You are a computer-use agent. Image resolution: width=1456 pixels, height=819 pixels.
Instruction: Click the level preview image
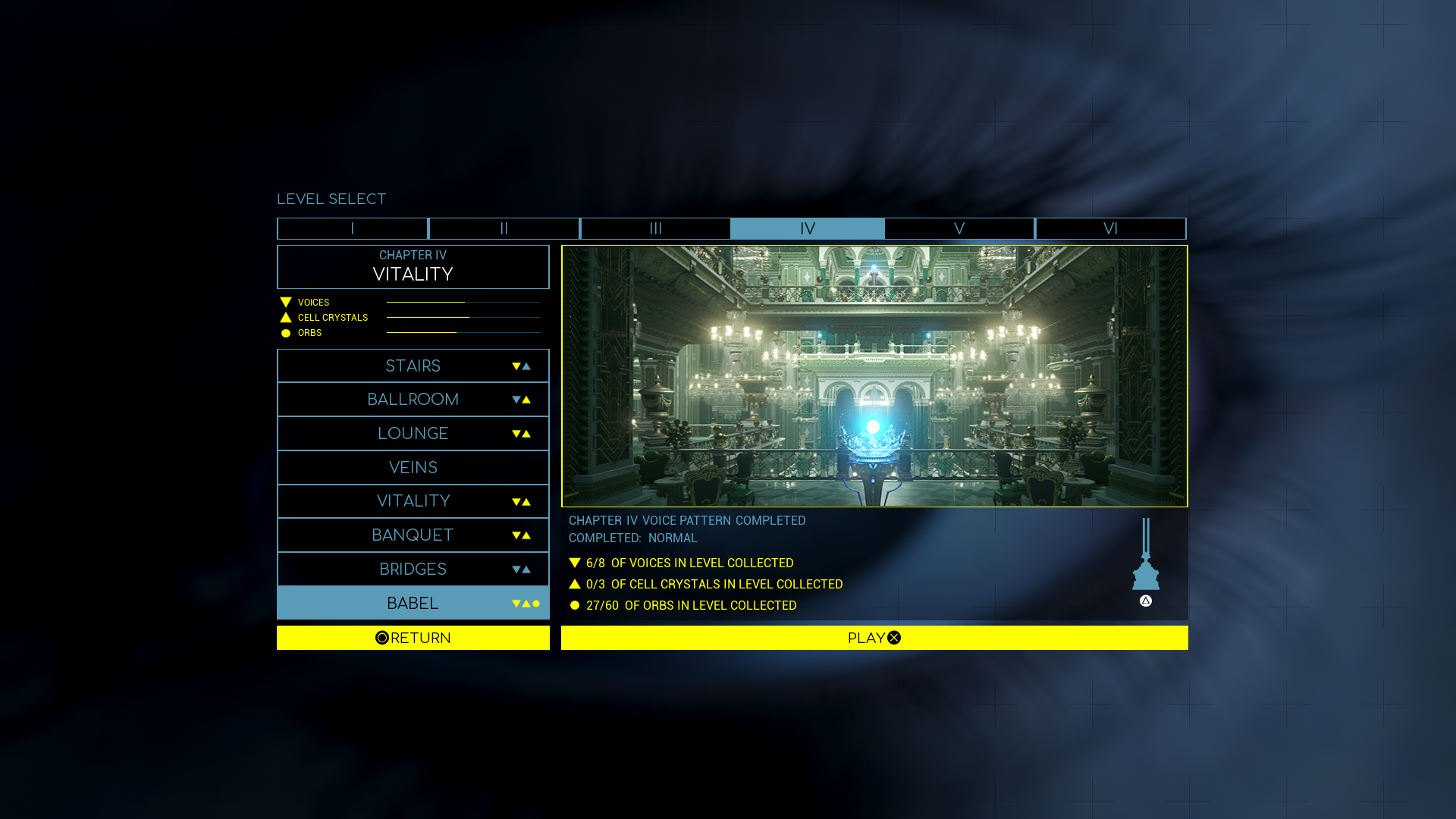coord(874,376)
